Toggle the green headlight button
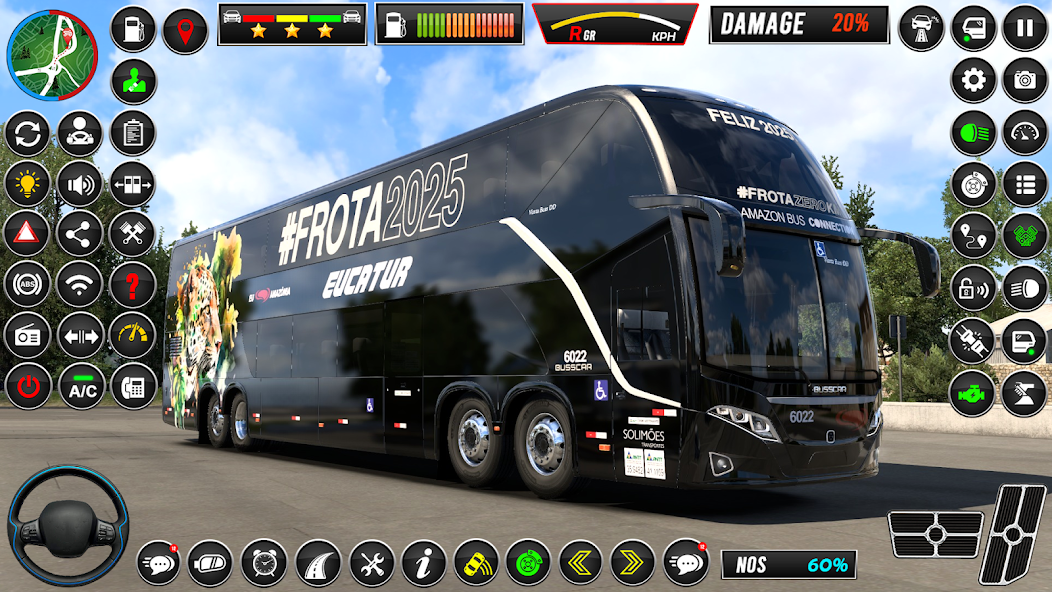 [x=973, y=133]
